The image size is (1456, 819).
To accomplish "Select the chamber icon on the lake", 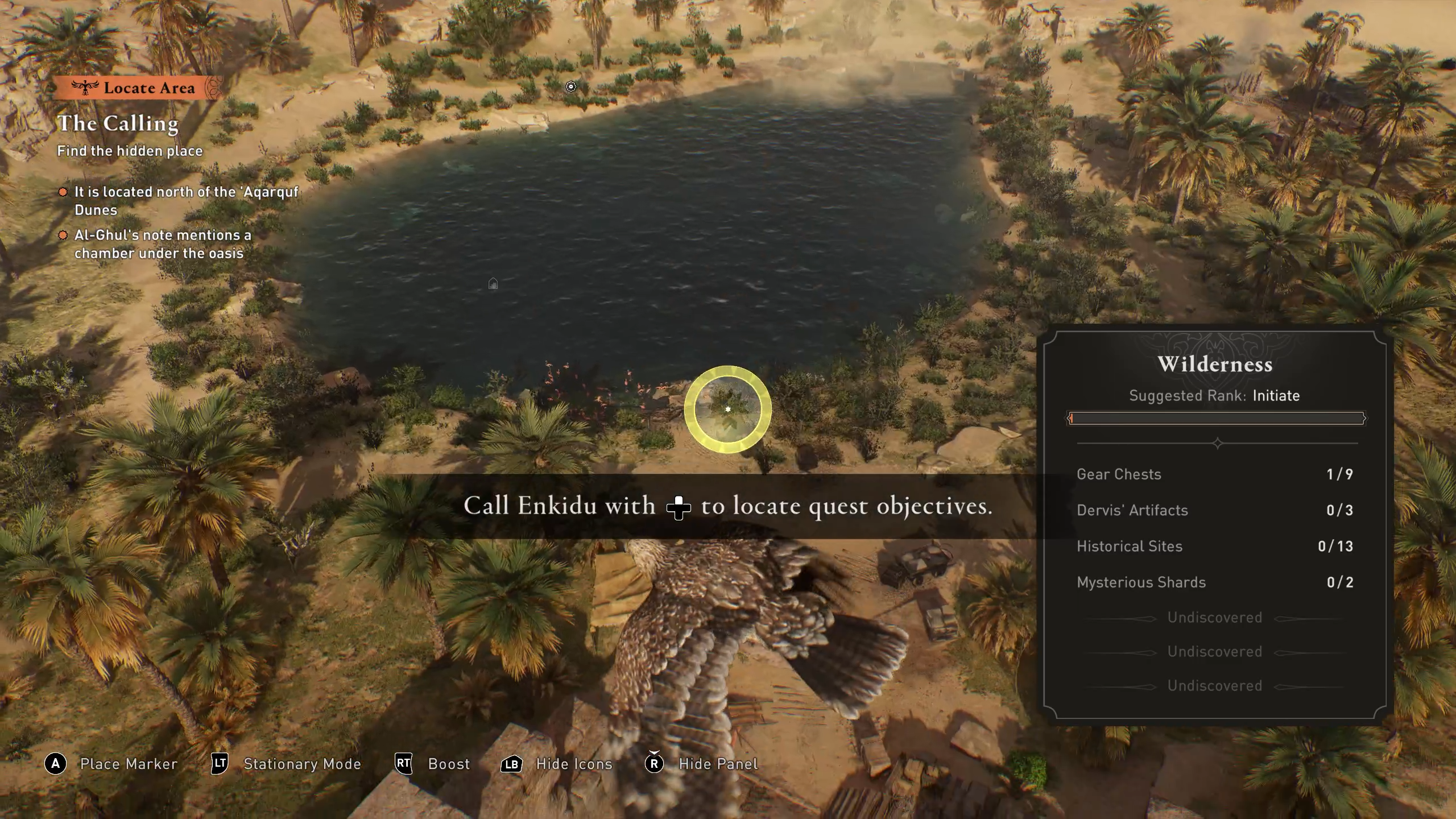I will [x=494, y=284].
